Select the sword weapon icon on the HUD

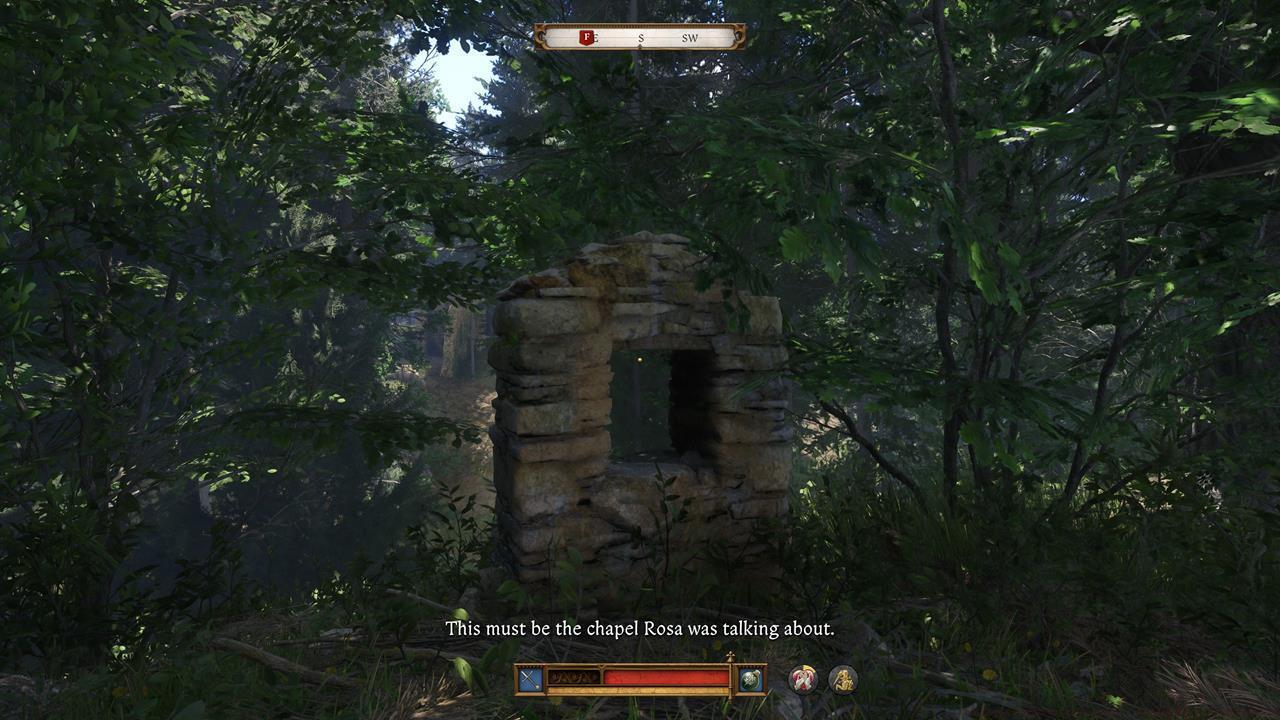528,678
